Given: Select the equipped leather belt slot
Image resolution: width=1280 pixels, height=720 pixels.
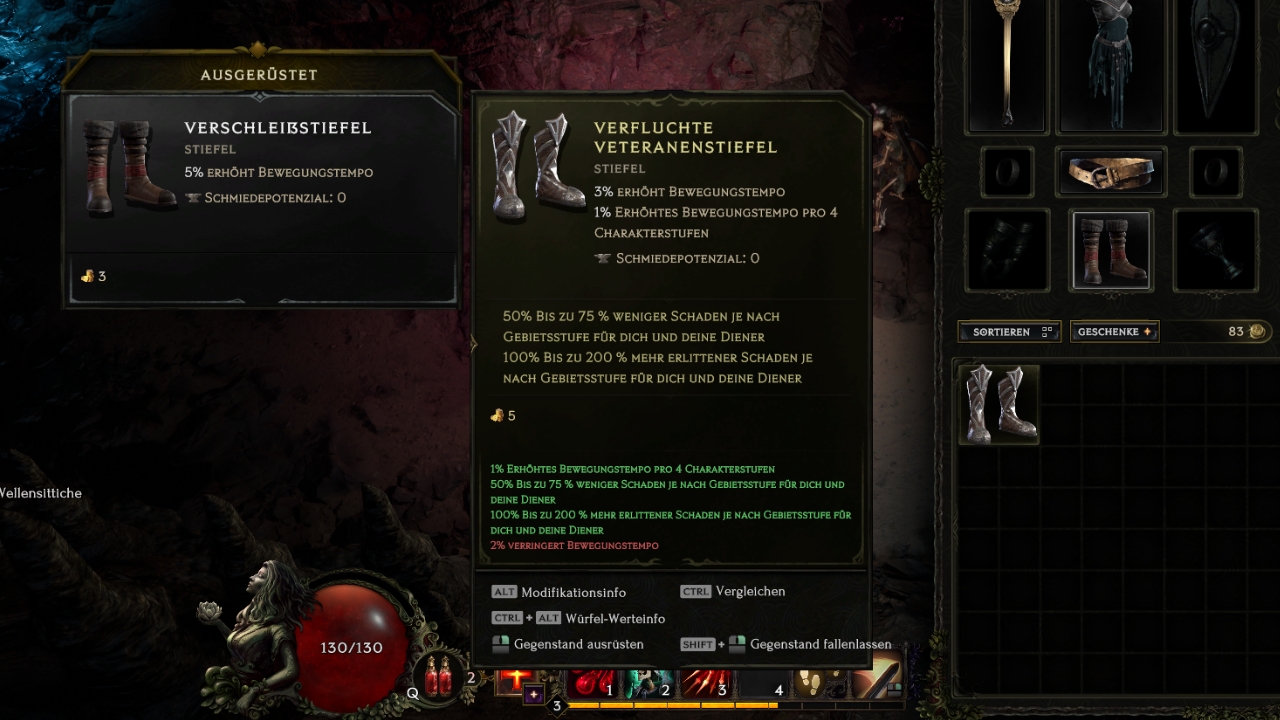Looking at the screenshot, I should tap(1110, 173).
